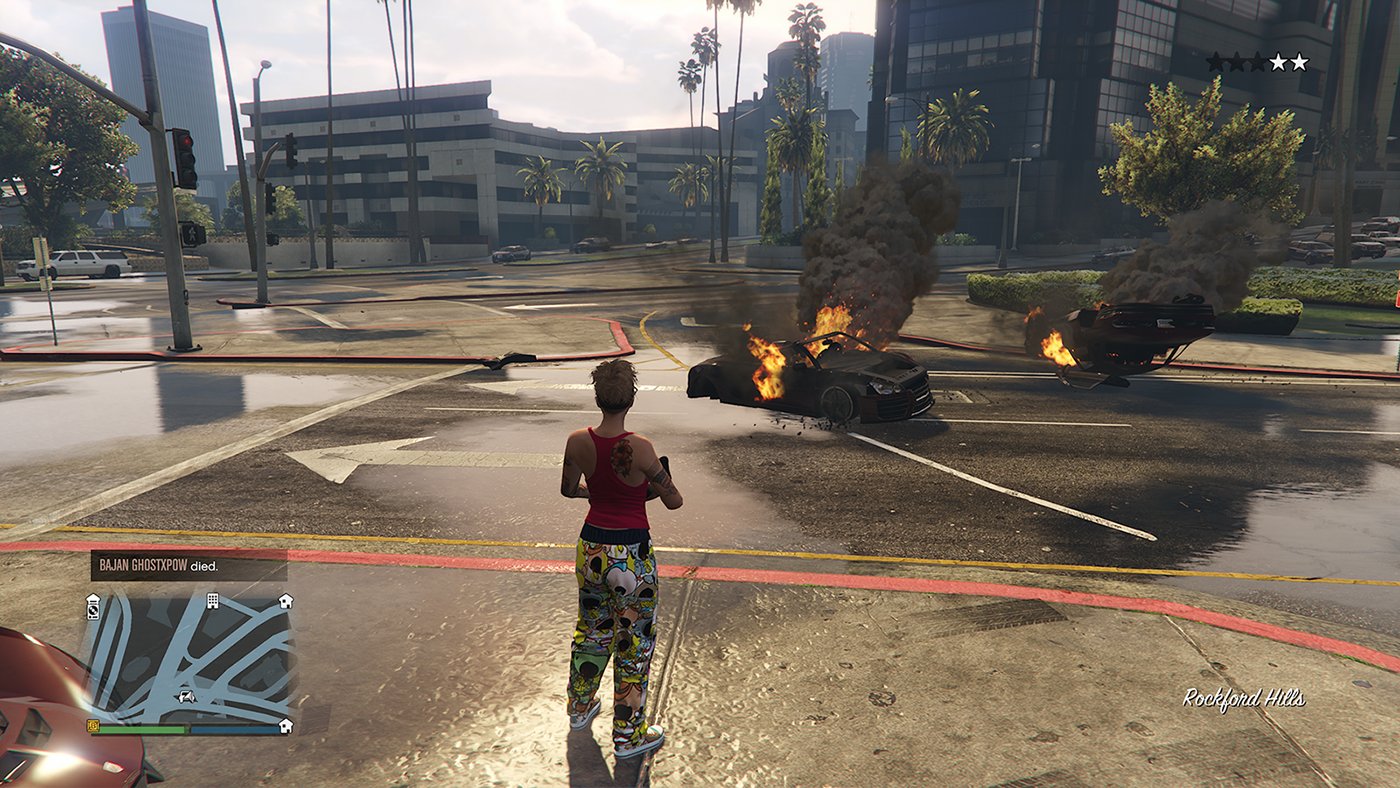
Task: Click the middle unfilled wanted star
Action: tap(1237, 62)
